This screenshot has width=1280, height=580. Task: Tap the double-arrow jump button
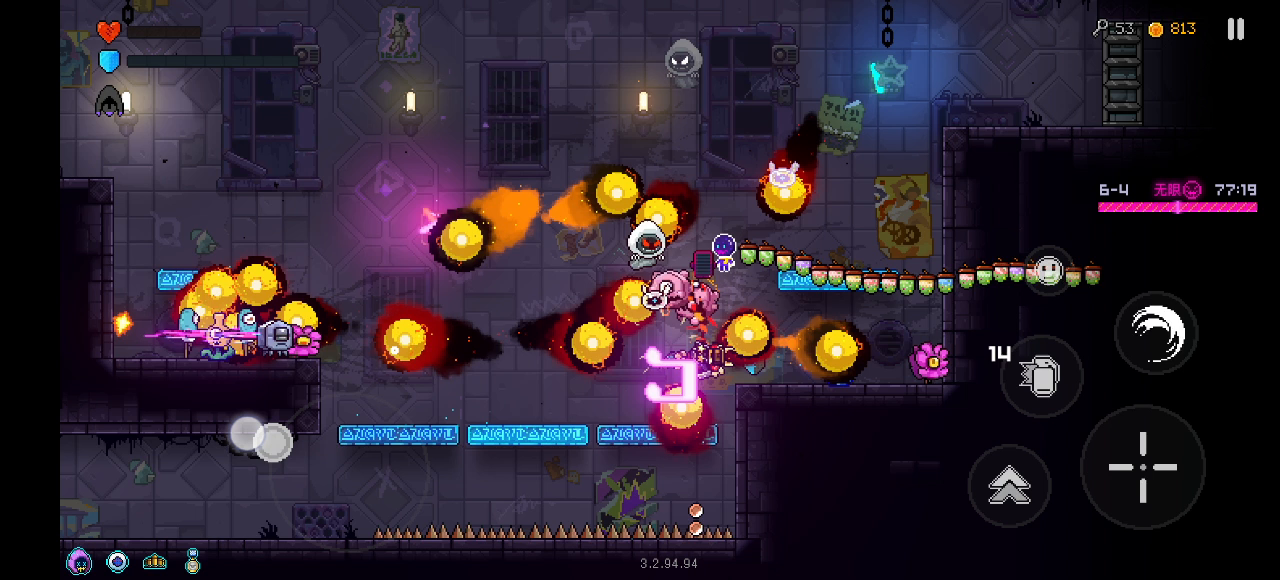pyautogui.click(x=1009, y=486)
